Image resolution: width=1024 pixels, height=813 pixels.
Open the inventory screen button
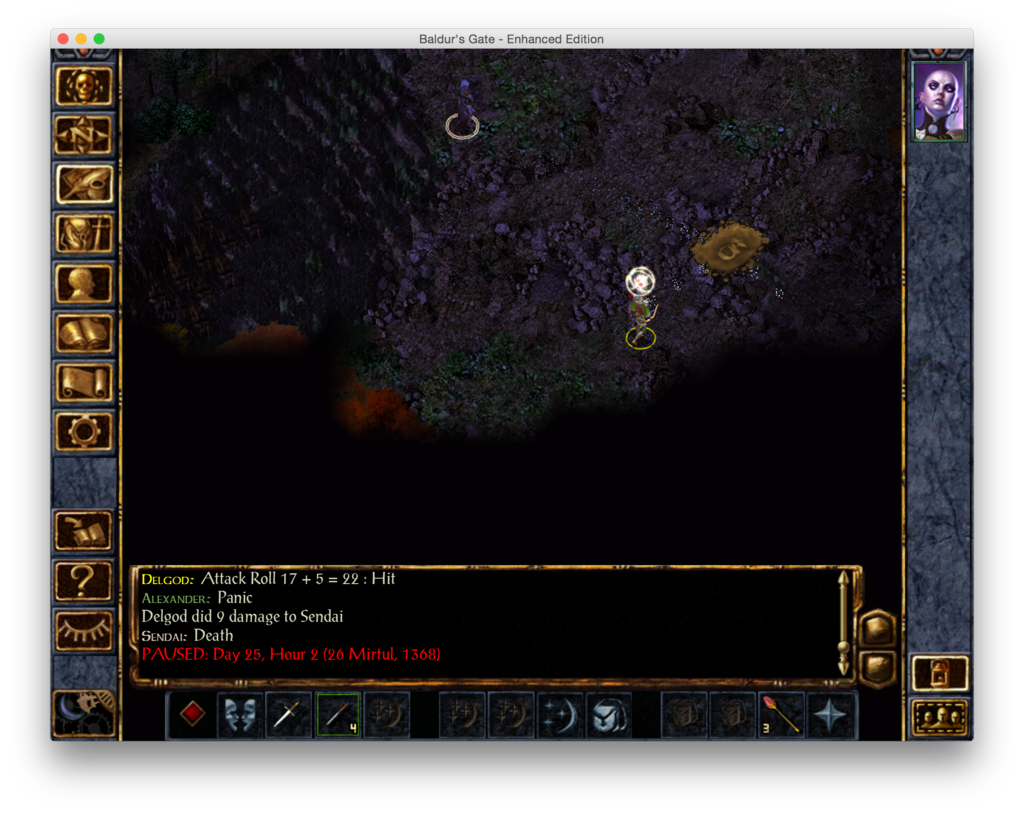point(84,233)
